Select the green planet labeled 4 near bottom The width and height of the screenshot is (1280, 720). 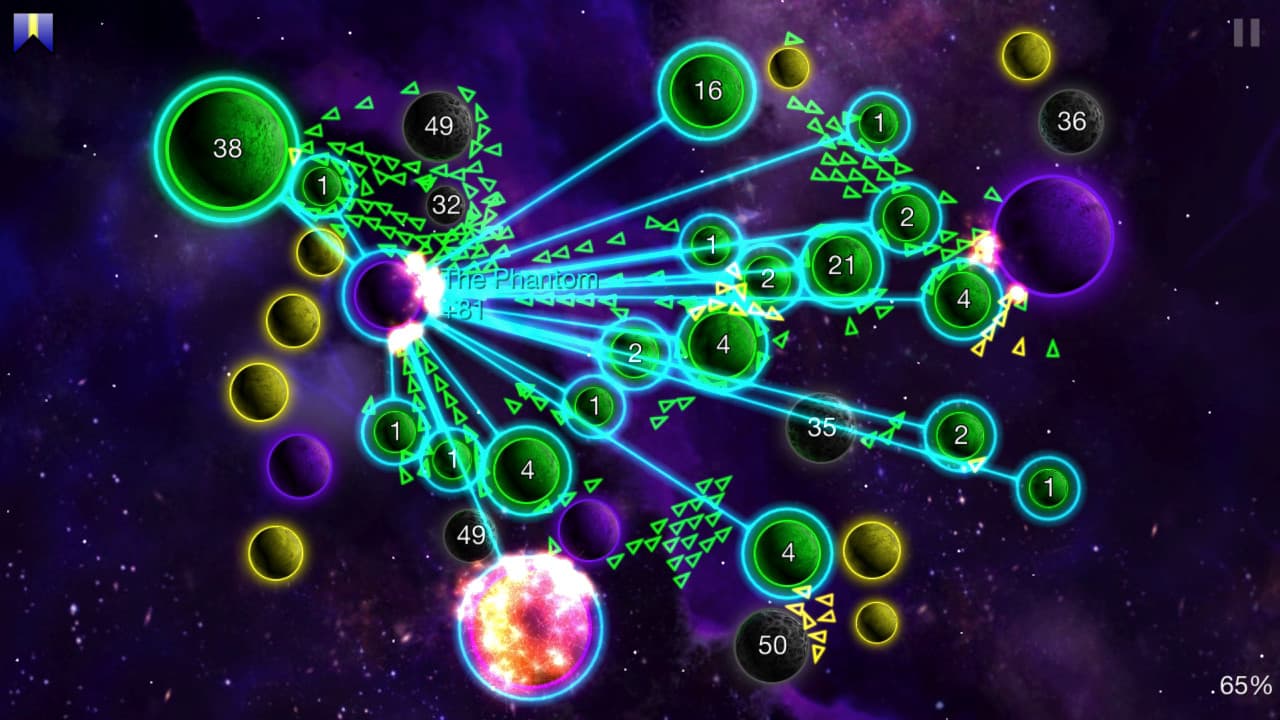pos(787,550)
